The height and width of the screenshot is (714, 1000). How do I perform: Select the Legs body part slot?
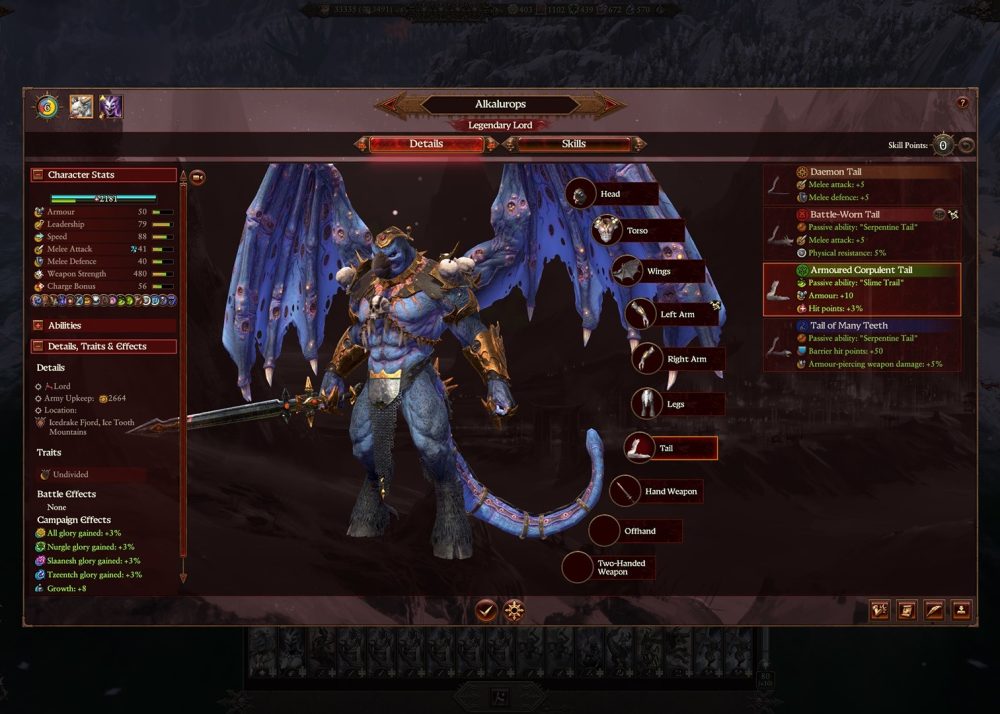point(675,404)
